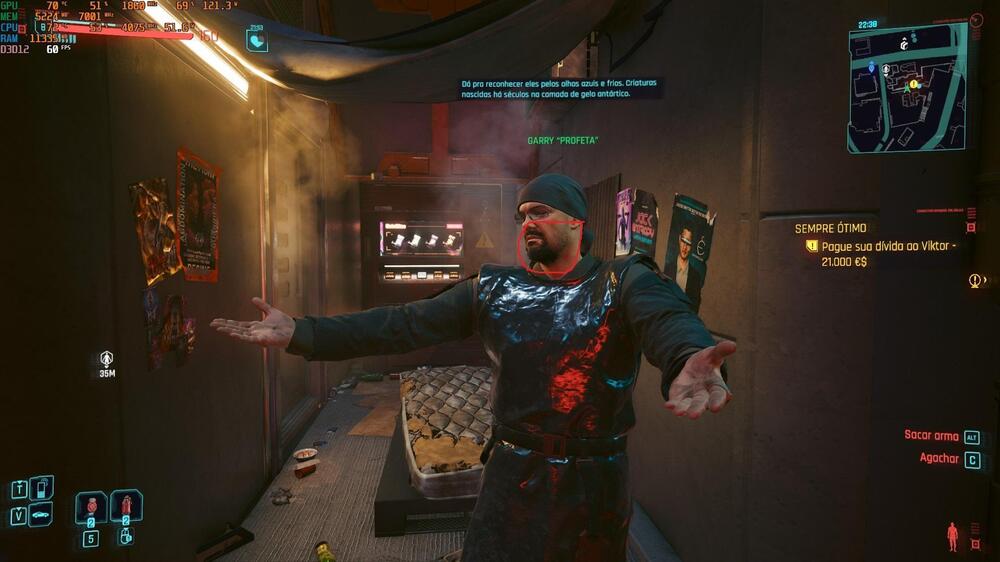Image resolution: width=1000 pixels, height=562 pixels.
Task: Click the quest waypoint distance marker 35M
Action: tap(107, 364)
